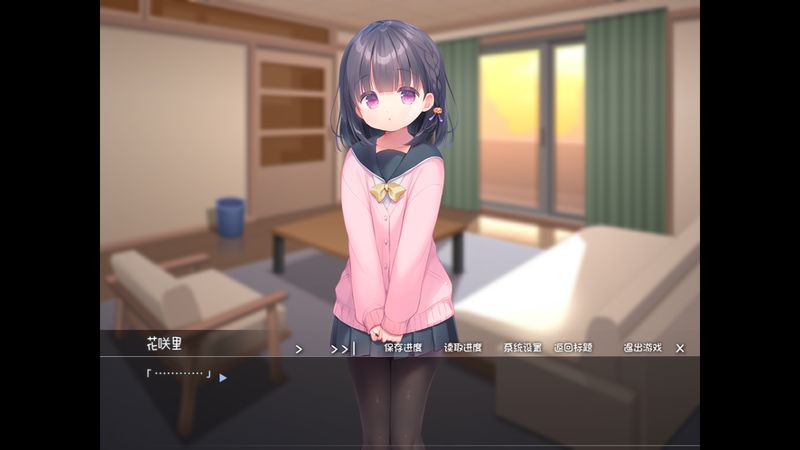Open the 读取进度 load menu
Viewport: 800px width, 450px height.
pyautogui.click(x=463, y=348)
